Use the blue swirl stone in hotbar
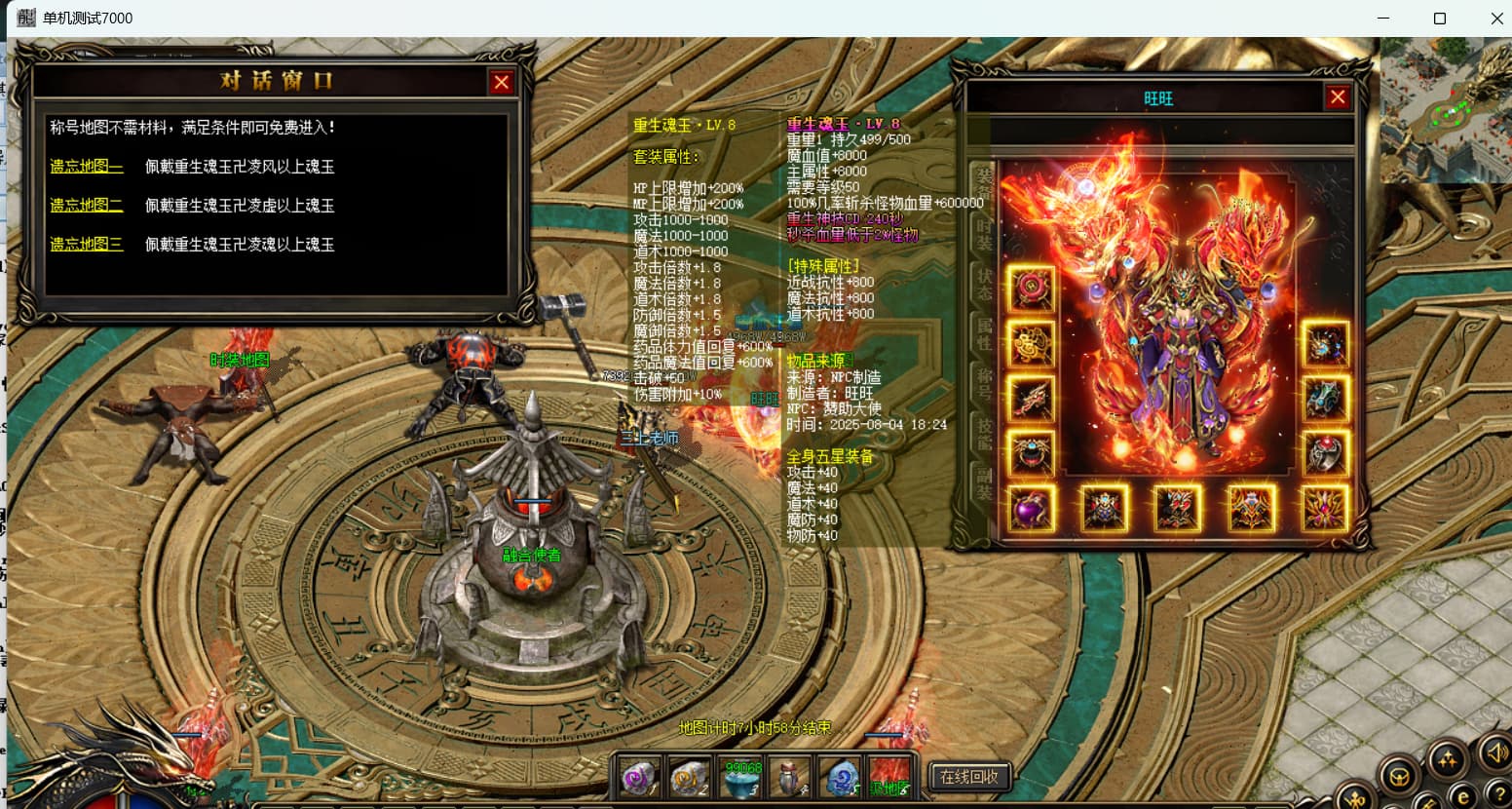Image resolution: width=1512 pixels, height=809 pixels. point(839,777)
